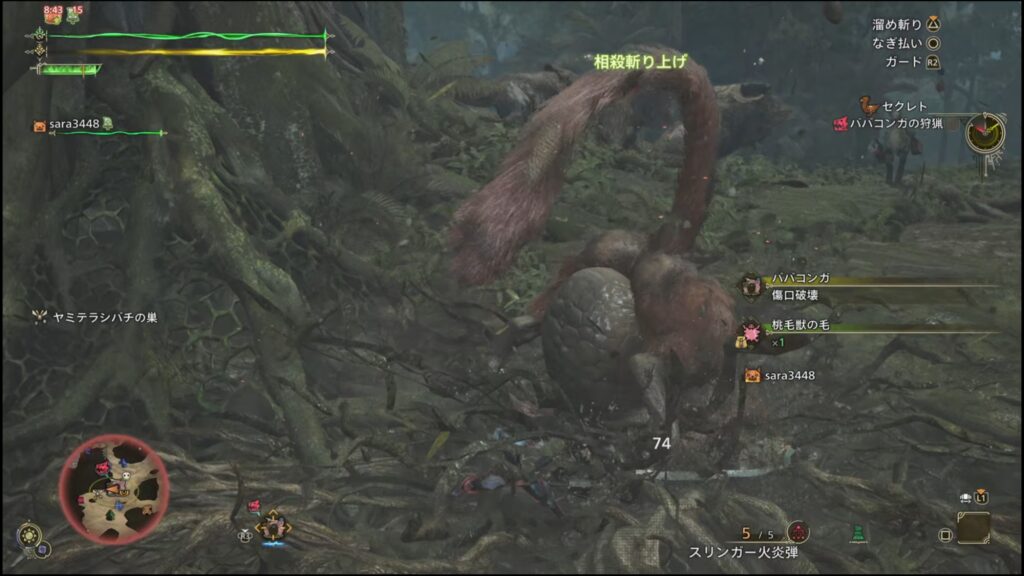Select the weapon sharpness gauge
The image size is (1024, 576).
(x=70, y=69)
